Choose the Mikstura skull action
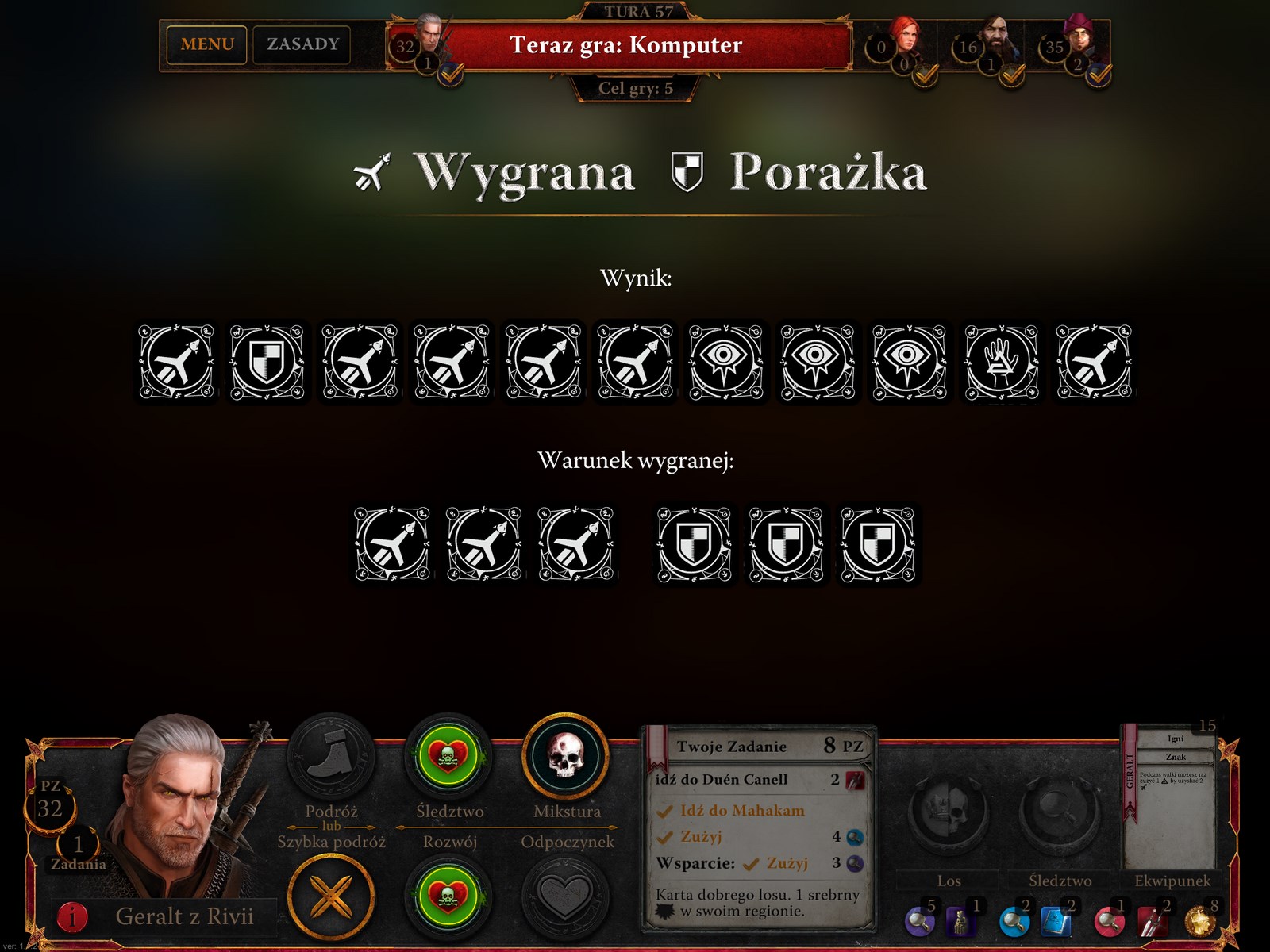Screen dimensions: 1270x952 point(566,757)
